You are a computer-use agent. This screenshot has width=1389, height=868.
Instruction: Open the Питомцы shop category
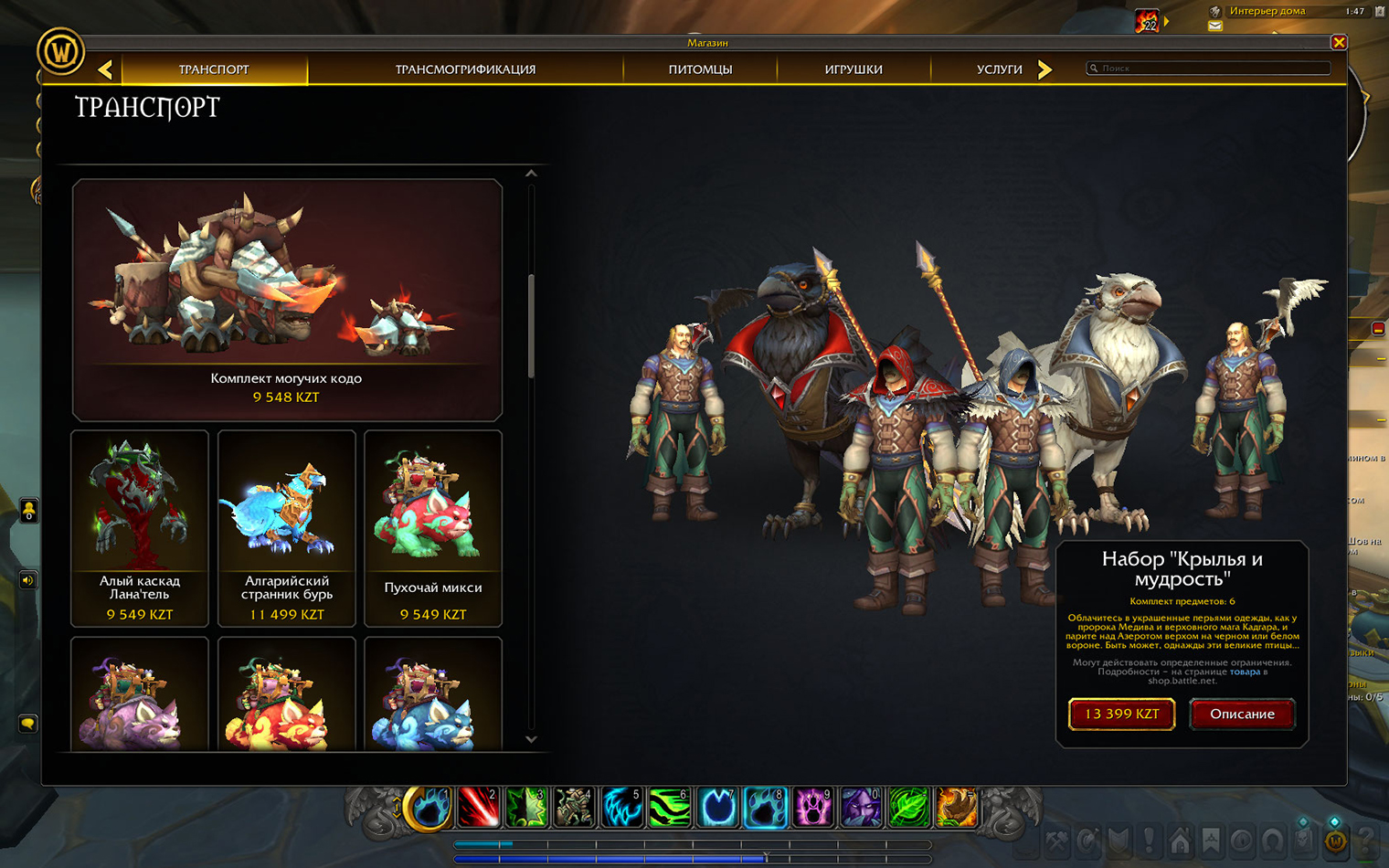700,69
